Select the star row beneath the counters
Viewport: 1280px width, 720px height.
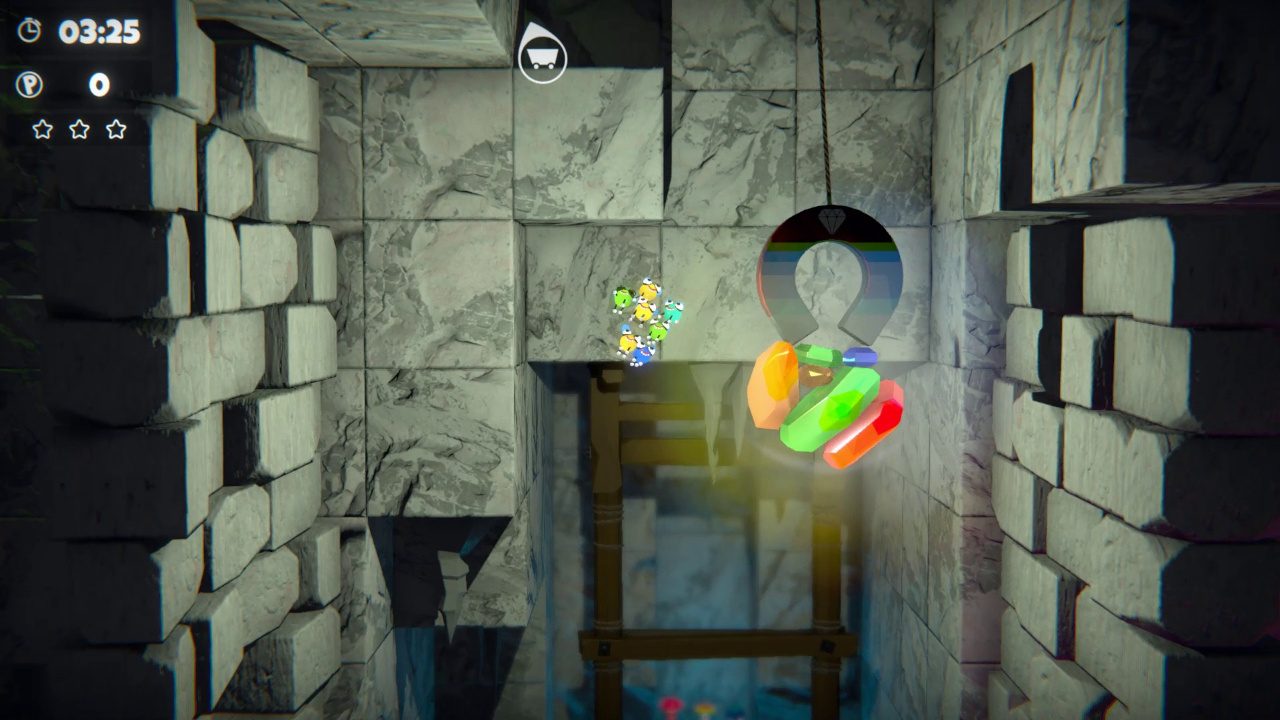[80, 129]
